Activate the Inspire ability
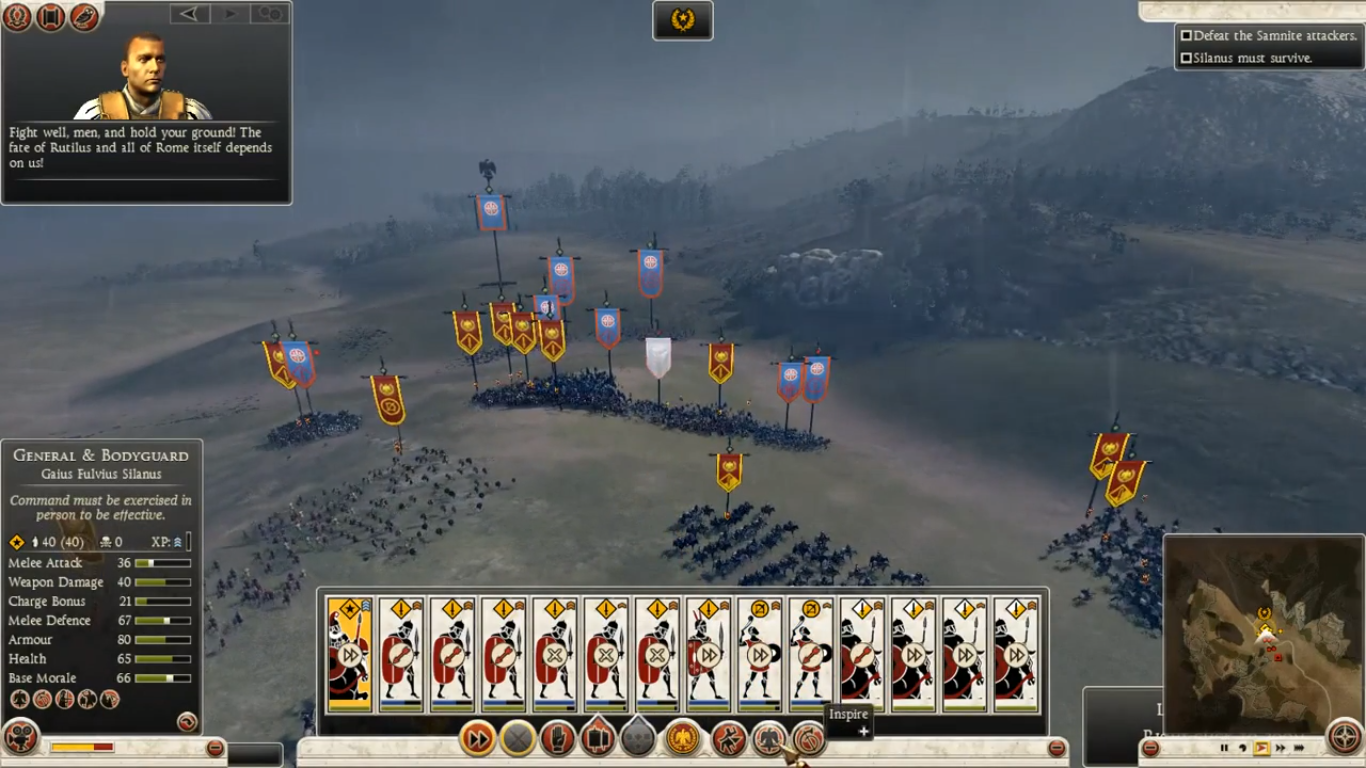 (x=770, y=740)
